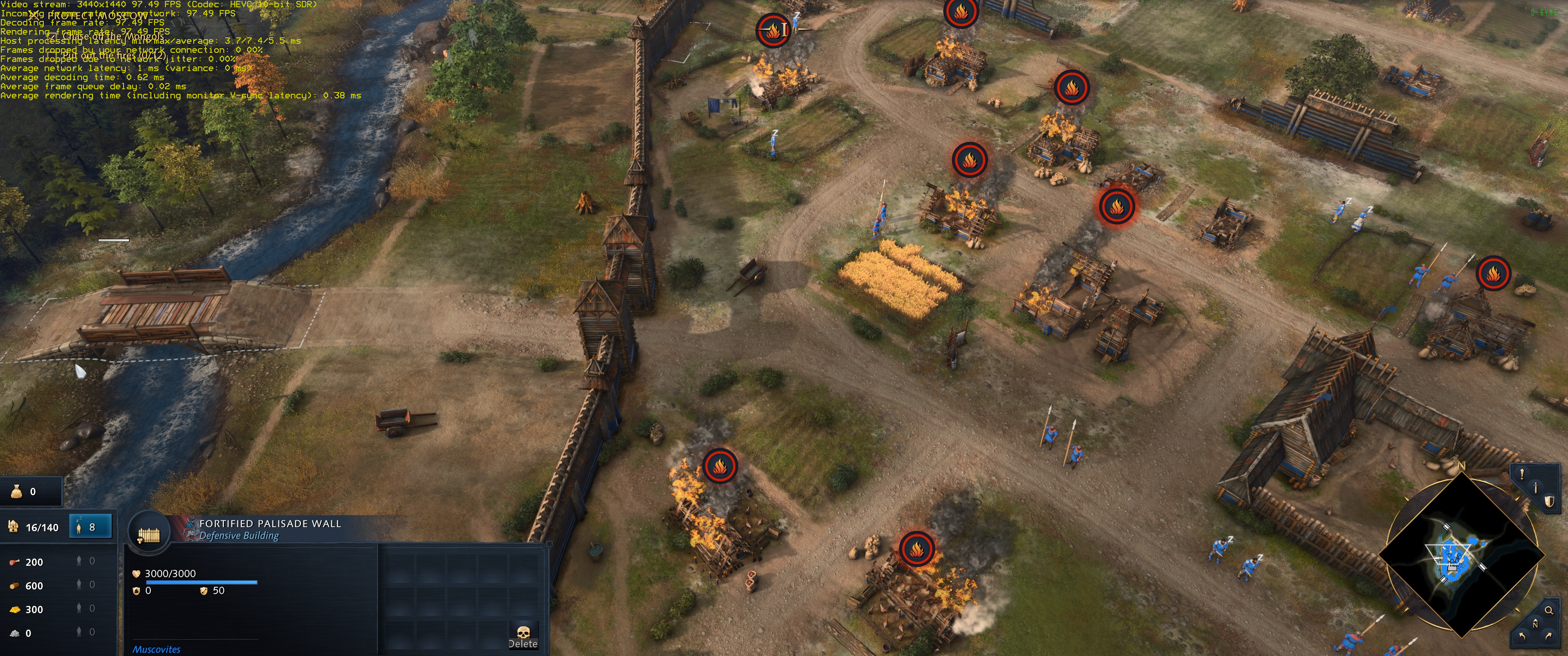The width and height of the screenshot is (1568, 656).
Task: Activate the exclamation mark ping button
Action: (1522, 474)
